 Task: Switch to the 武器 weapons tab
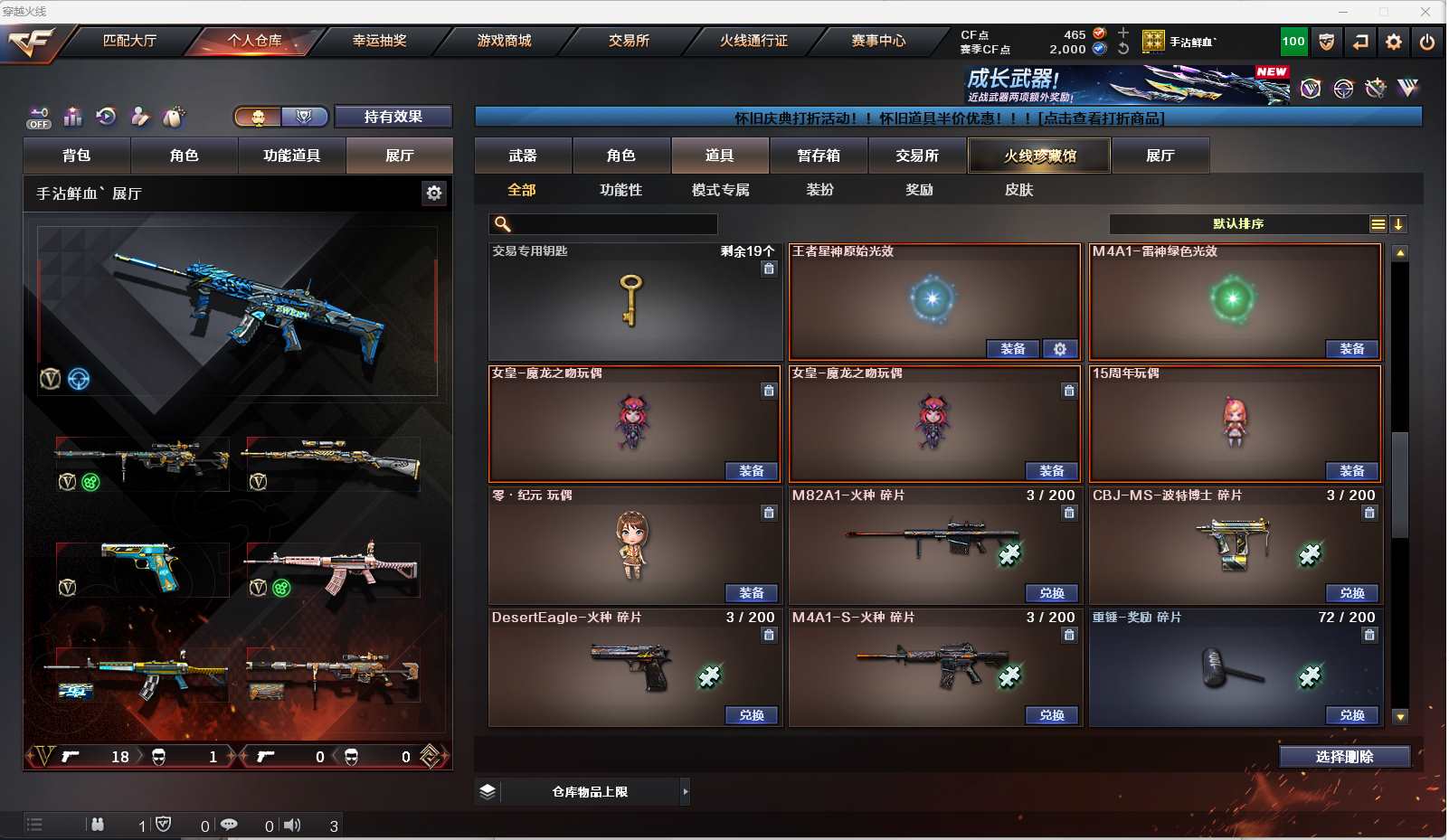(x=523, y=156)
